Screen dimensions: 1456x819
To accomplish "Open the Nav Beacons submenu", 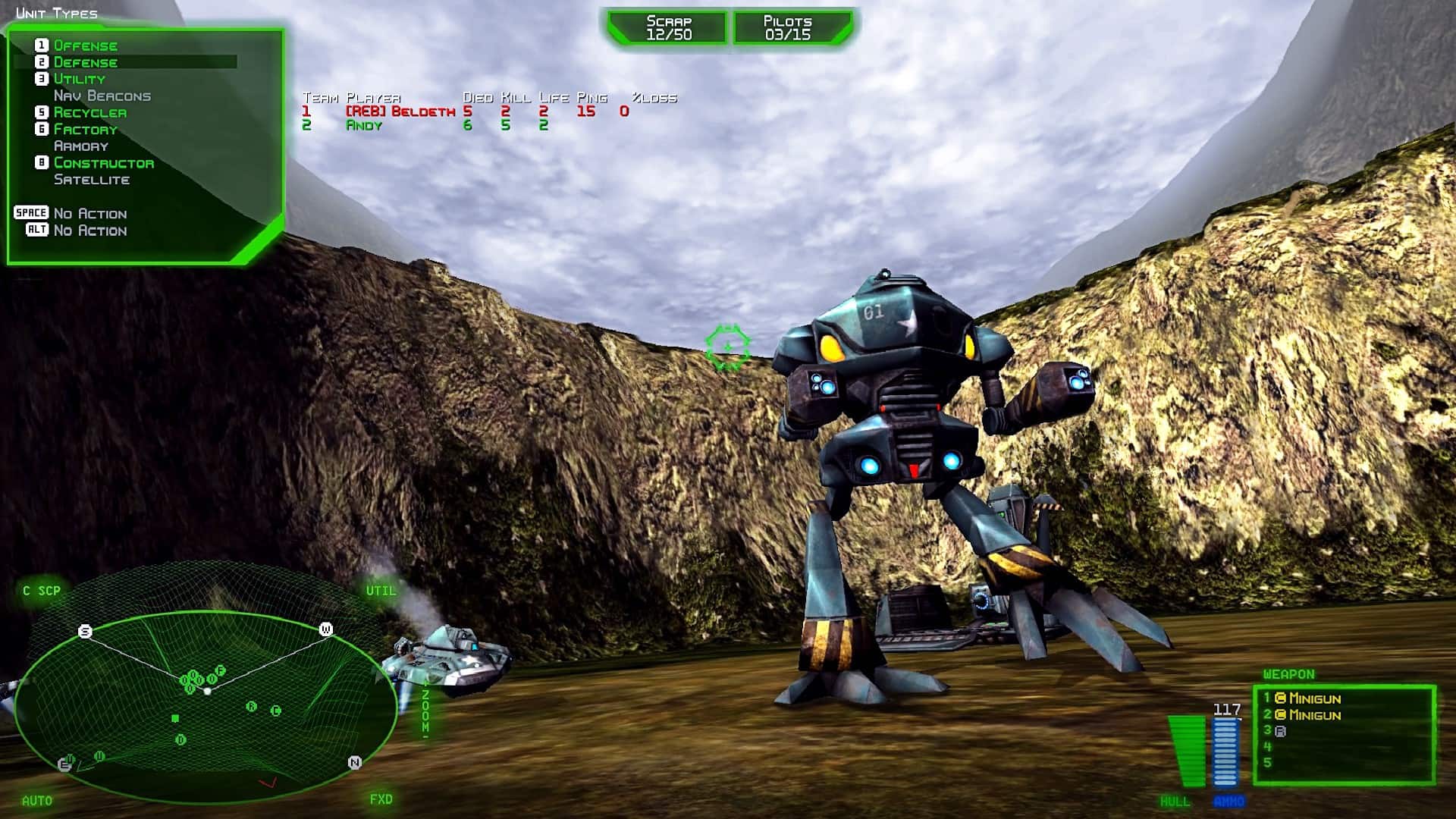I will (102, 96).
